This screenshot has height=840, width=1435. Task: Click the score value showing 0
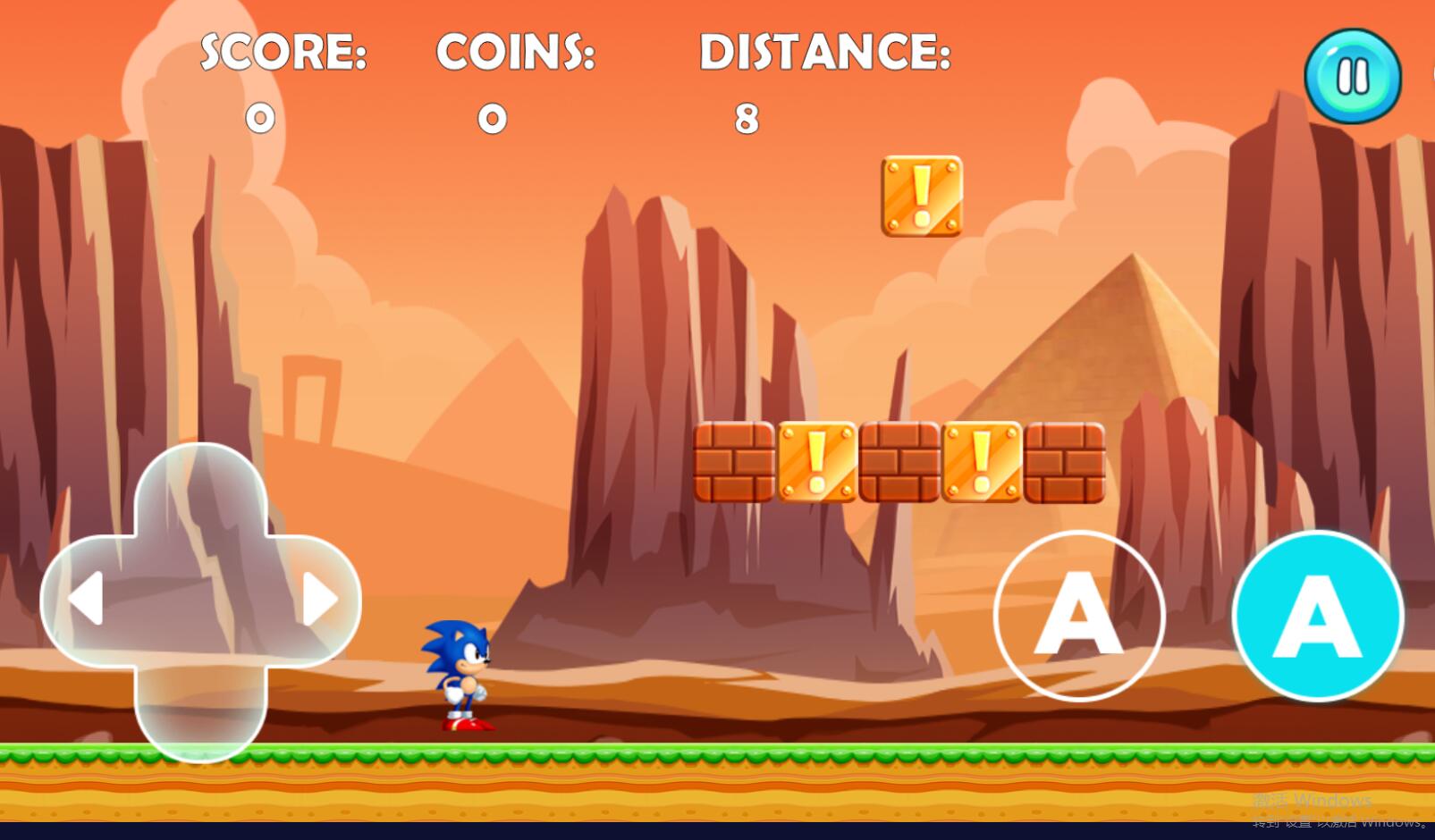(257, 118)
